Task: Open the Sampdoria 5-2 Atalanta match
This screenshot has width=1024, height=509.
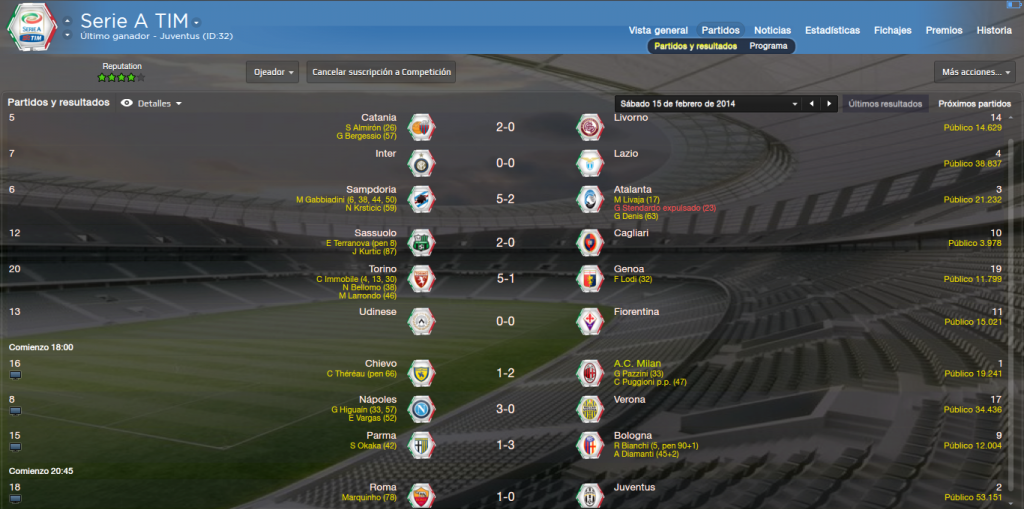Action: 504,198
